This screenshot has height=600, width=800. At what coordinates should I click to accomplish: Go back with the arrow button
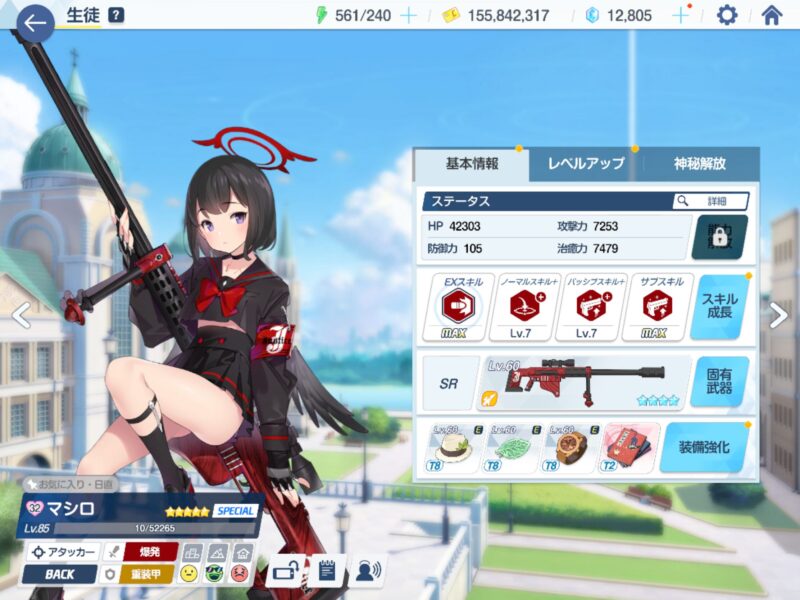pyautogui.click(x=35, y=22)
